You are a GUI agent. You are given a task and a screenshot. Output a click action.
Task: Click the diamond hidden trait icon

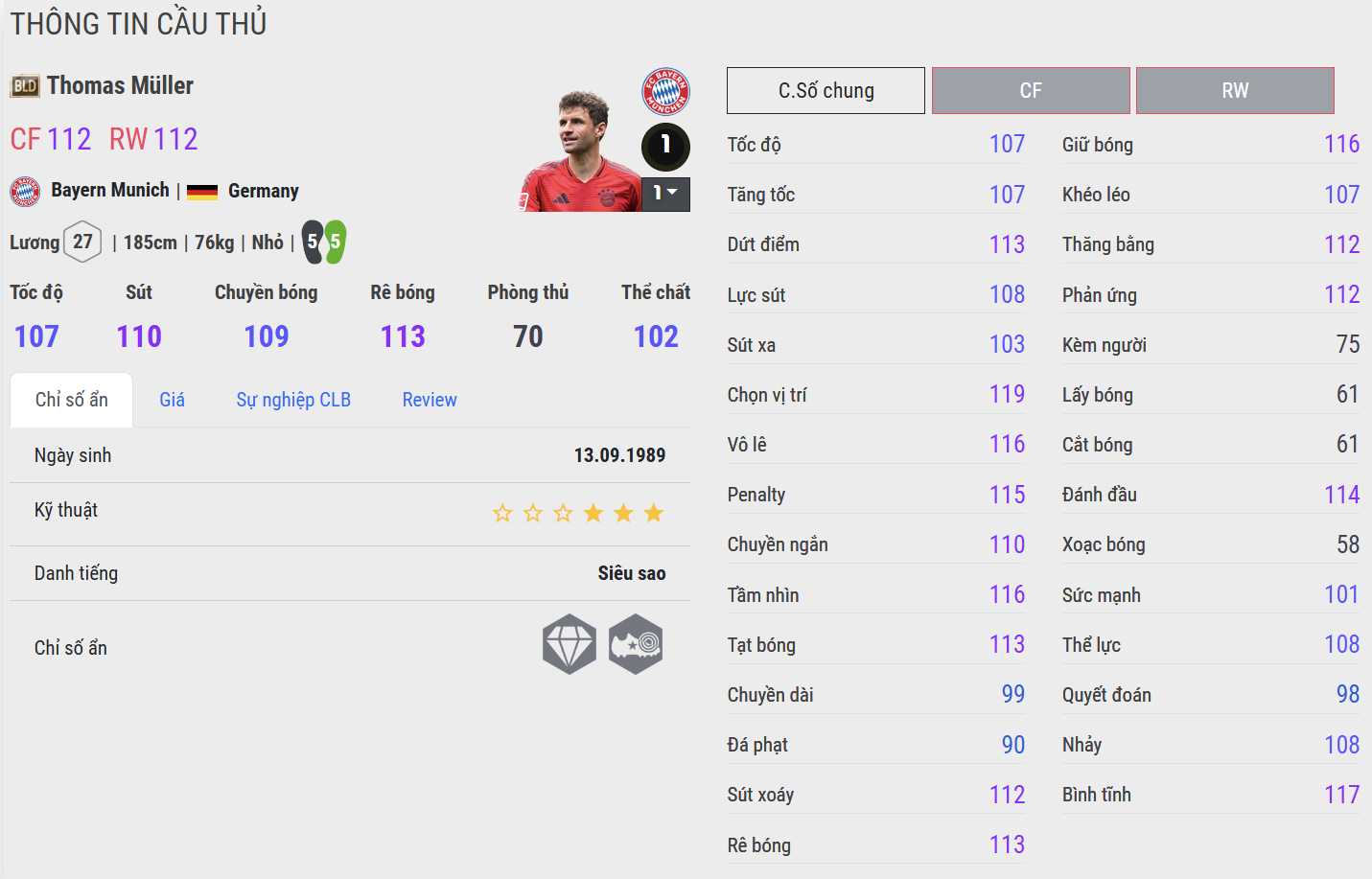point(570,644)
